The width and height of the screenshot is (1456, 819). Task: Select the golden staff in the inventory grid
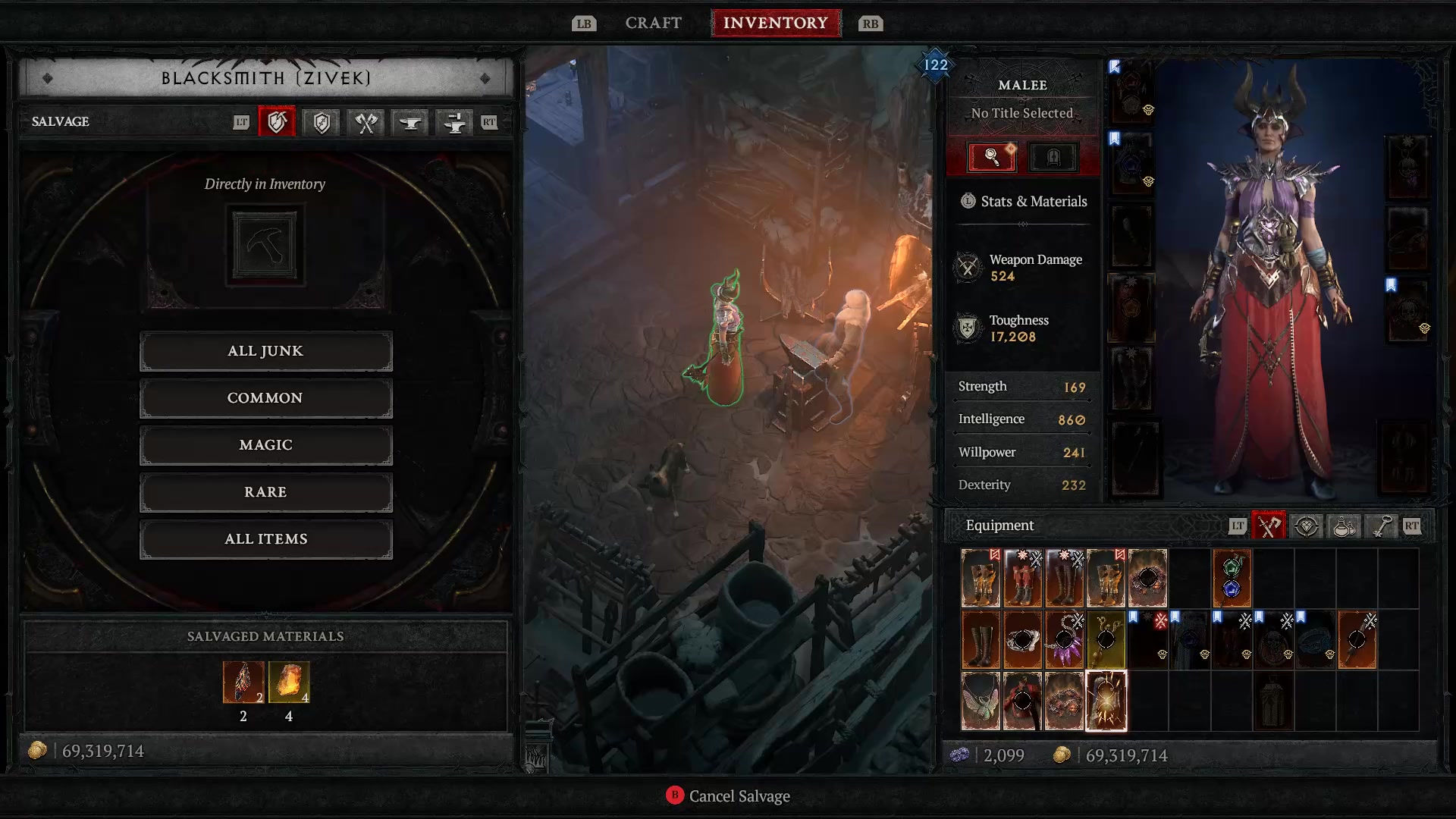[1105, 639]
